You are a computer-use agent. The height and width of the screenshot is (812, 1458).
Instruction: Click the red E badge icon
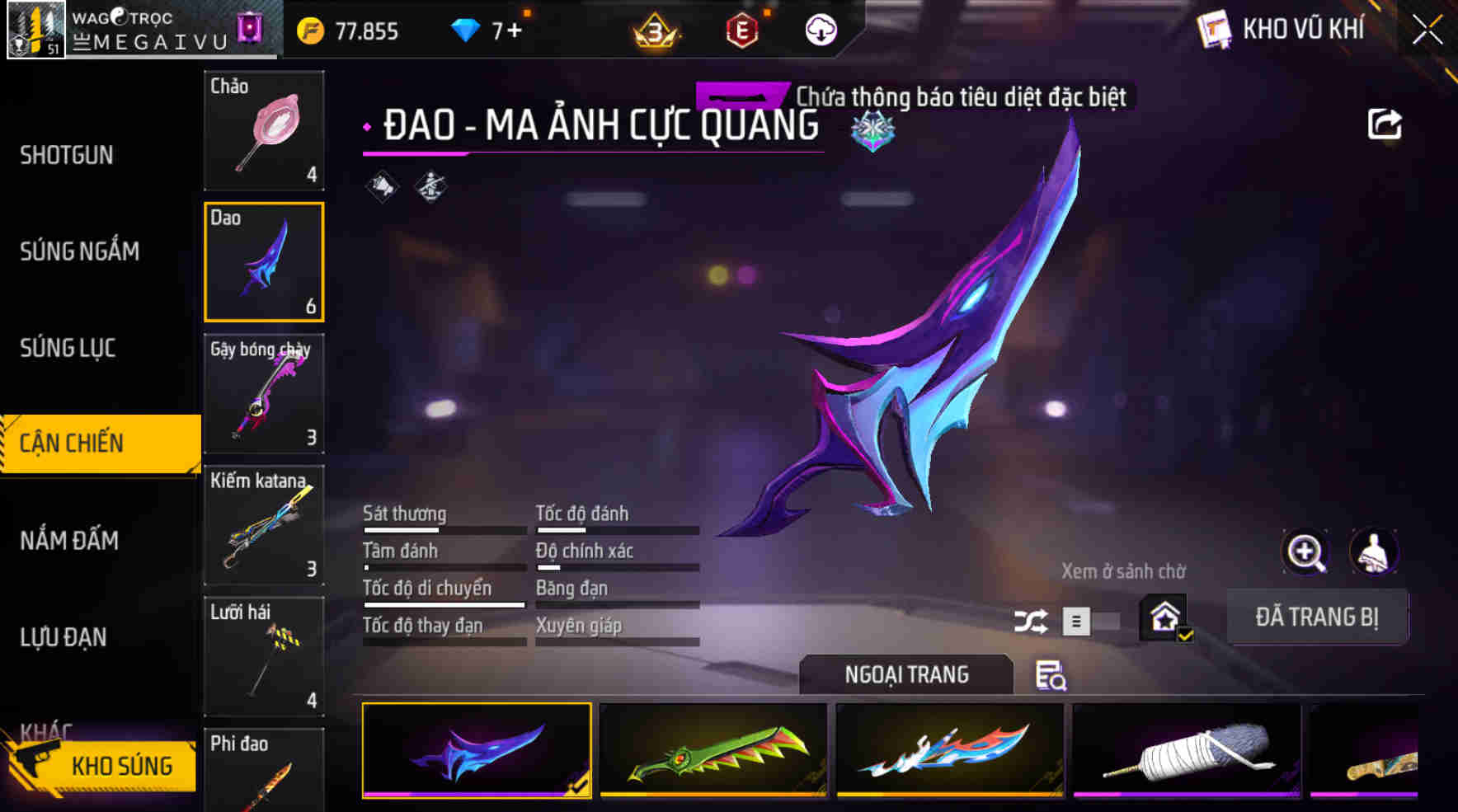point(741,30)
